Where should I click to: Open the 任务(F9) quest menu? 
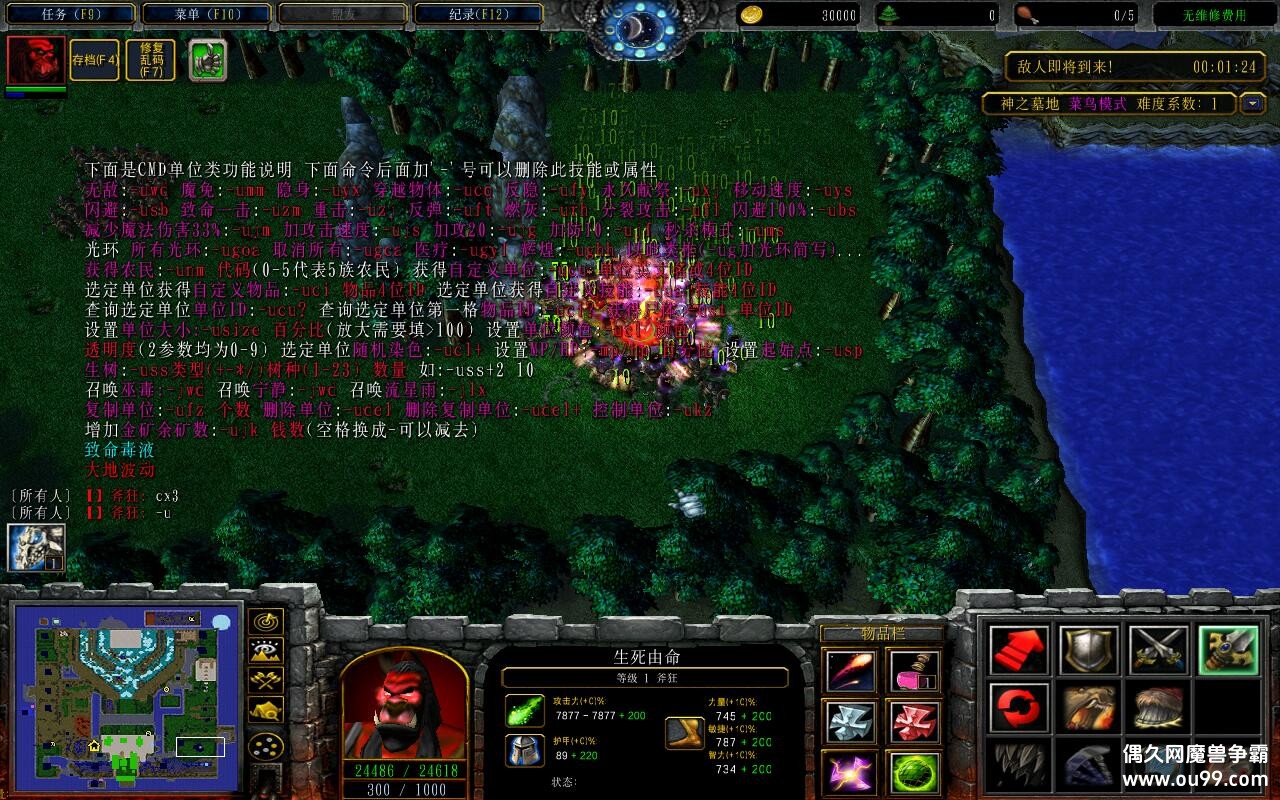coord(70,14)
